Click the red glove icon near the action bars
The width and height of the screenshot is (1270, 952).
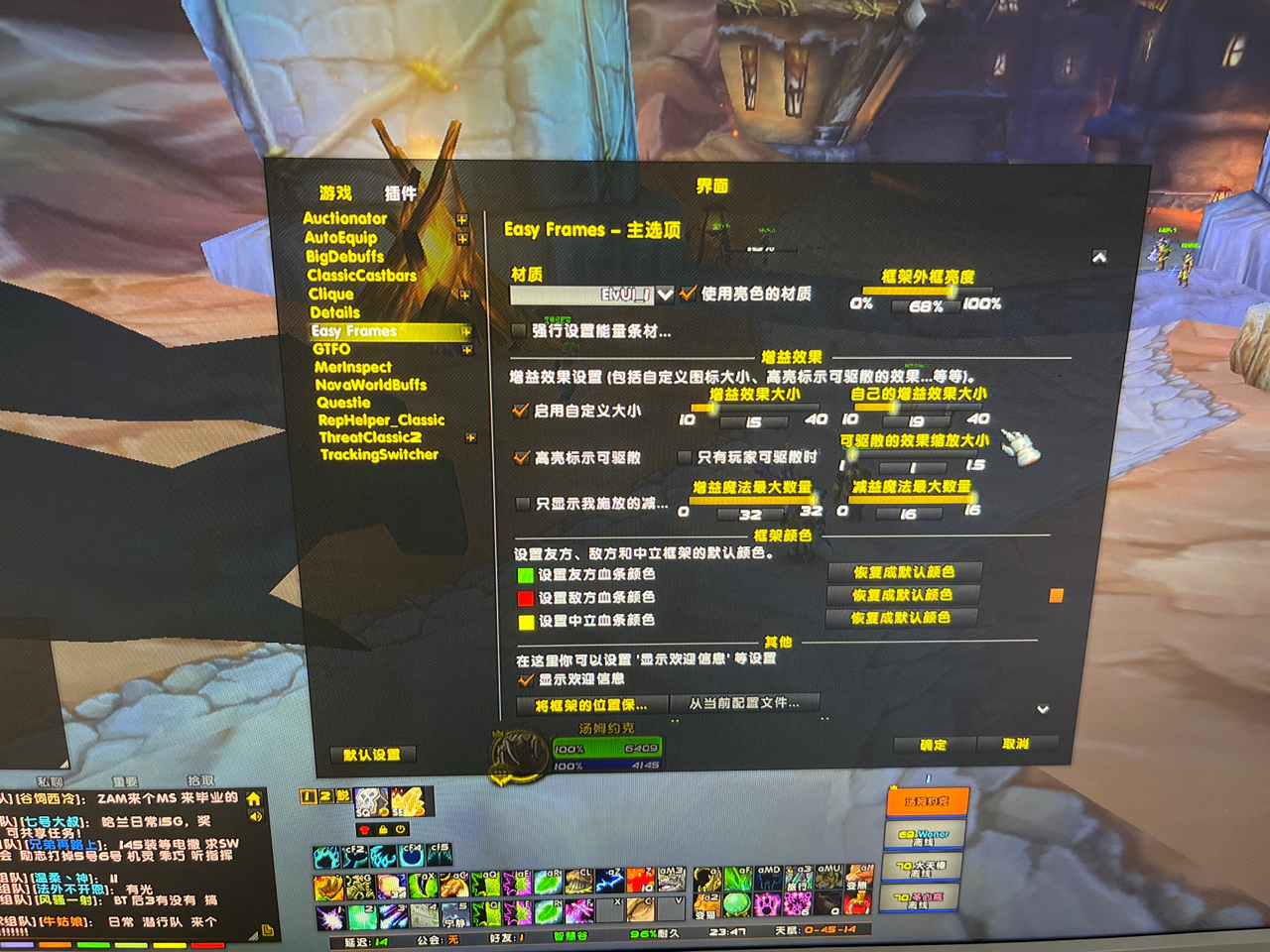tap(366, 829)
